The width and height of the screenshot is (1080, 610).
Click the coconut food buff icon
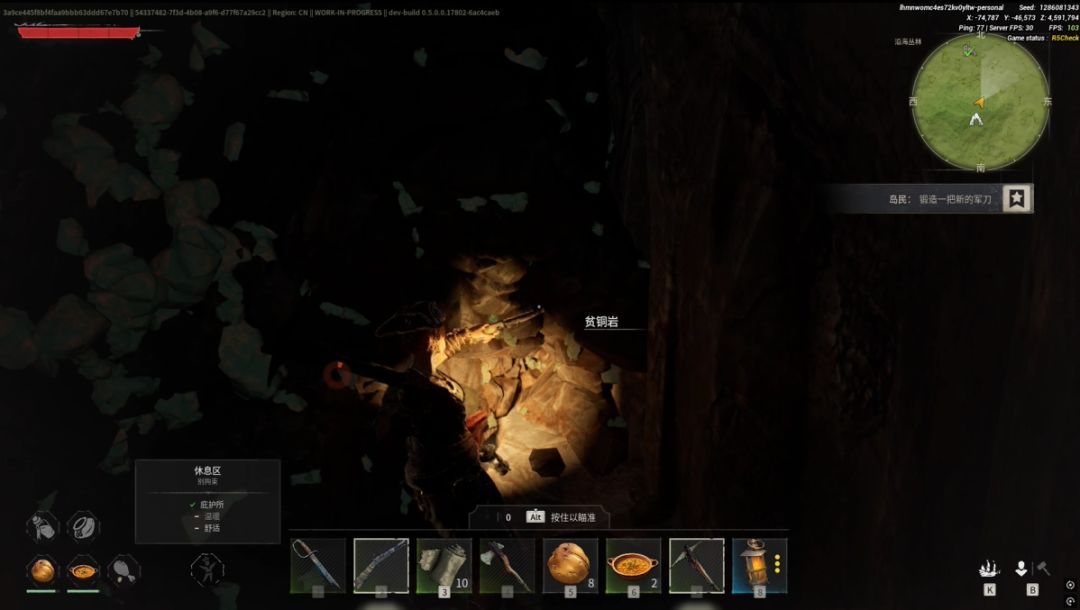42,570
